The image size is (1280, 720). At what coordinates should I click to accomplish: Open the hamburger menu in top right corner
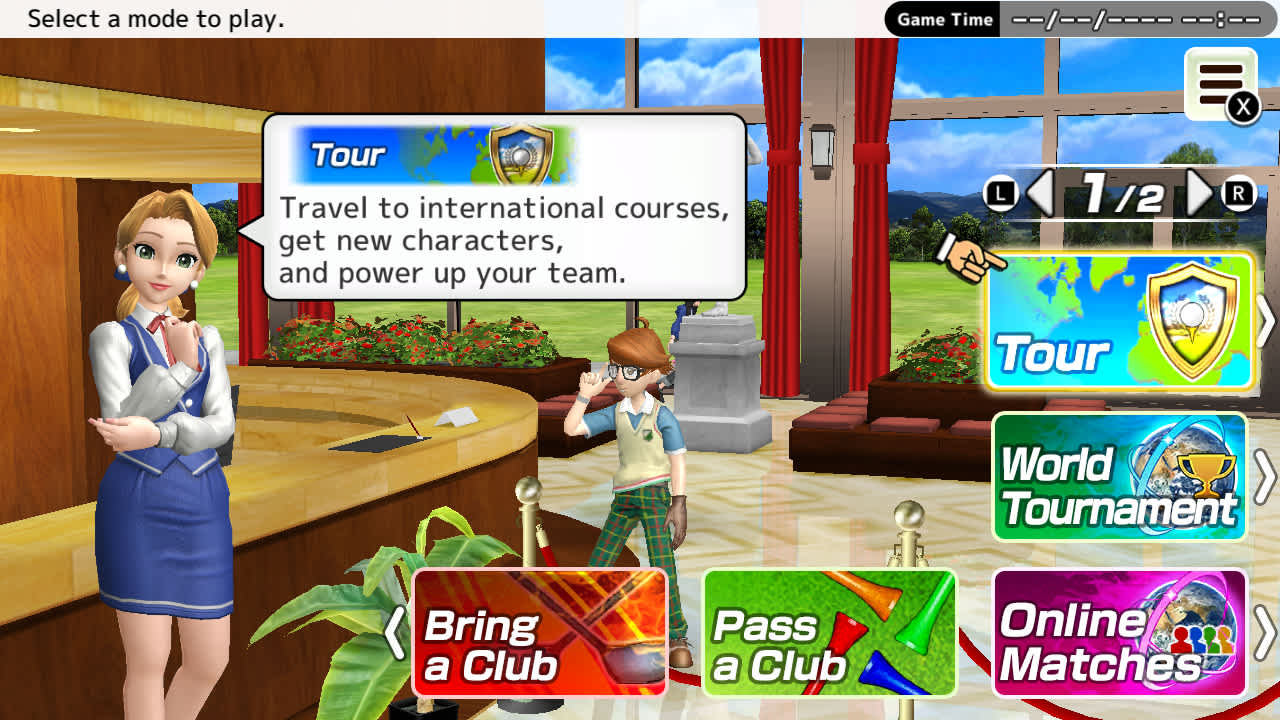click(x=1218, y=82)
